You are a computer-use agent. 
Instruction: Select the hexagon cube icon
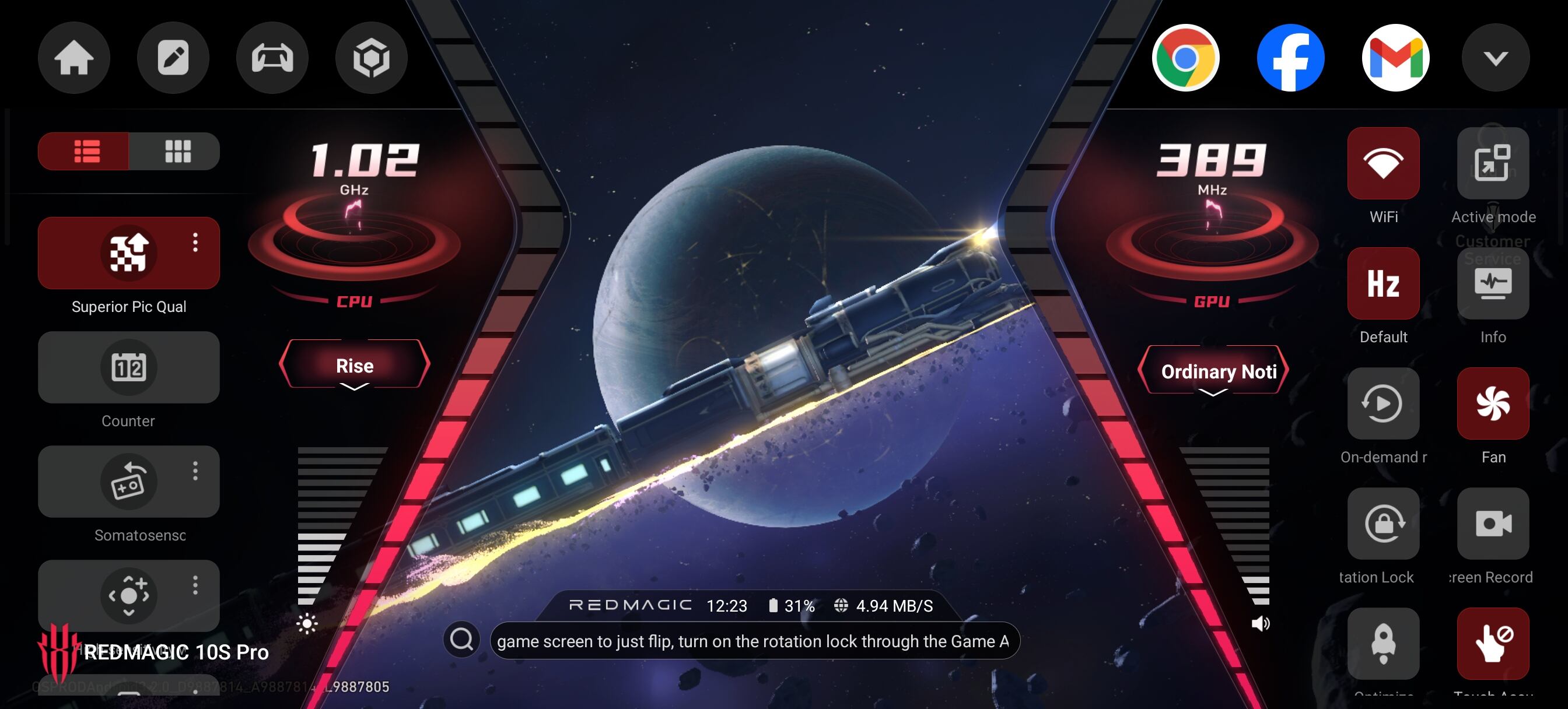372,58
